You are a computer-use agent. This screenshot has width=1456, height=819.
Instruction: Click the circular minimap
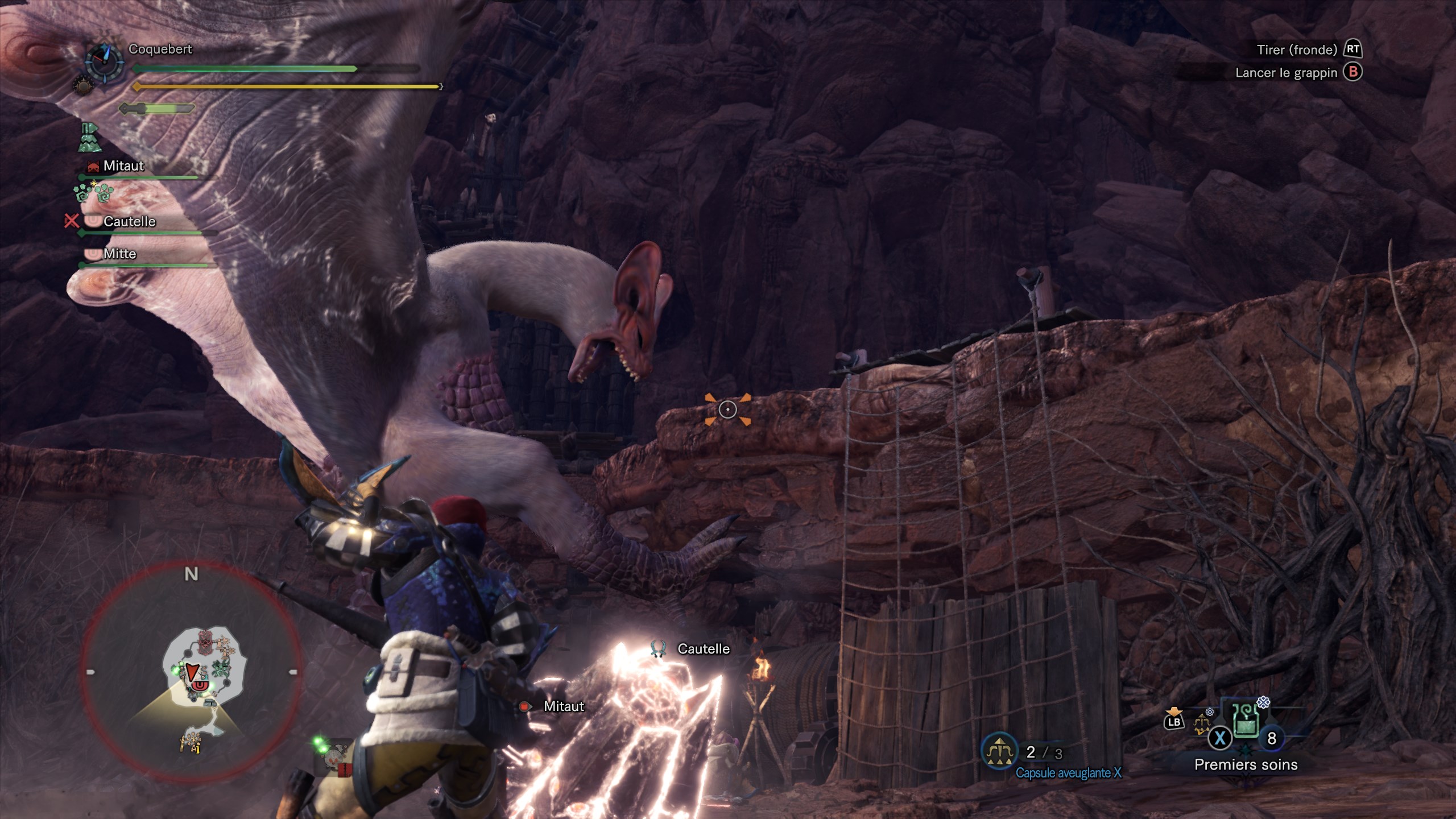pos(191,672)
